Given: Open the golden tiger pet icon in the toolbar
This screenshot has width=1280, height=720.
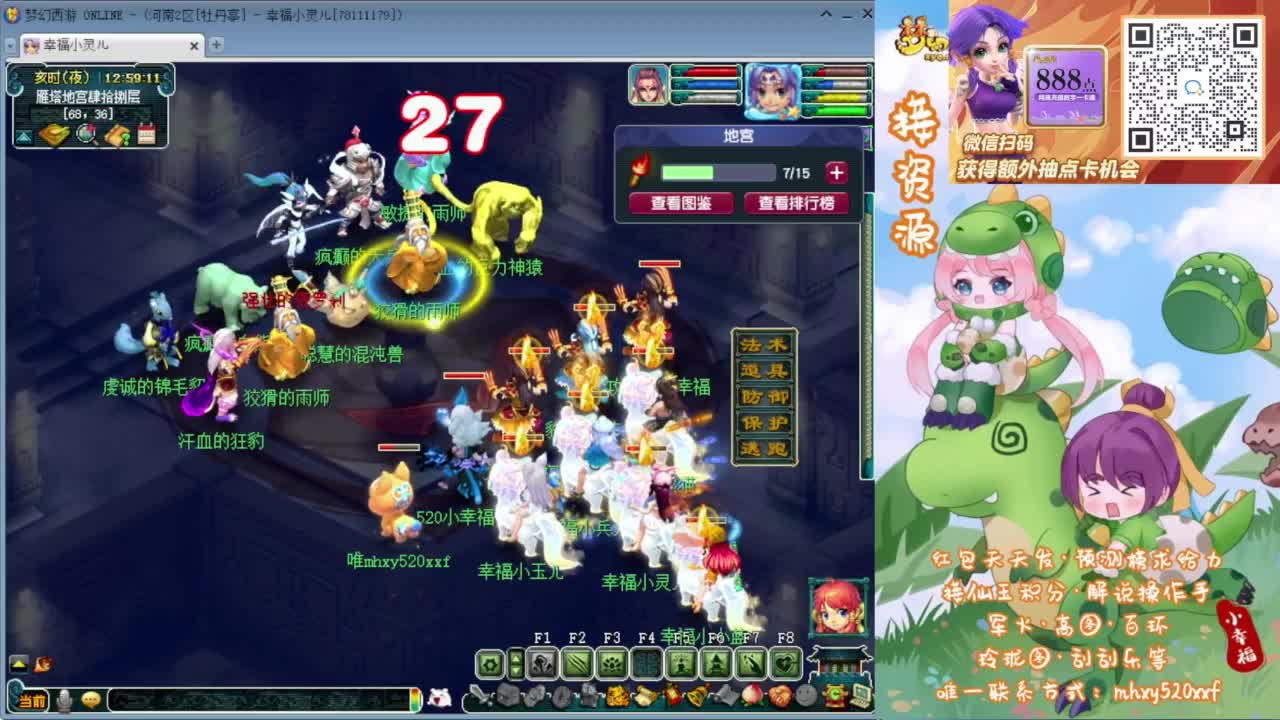Looking at the screenshot, I should 615,697.
